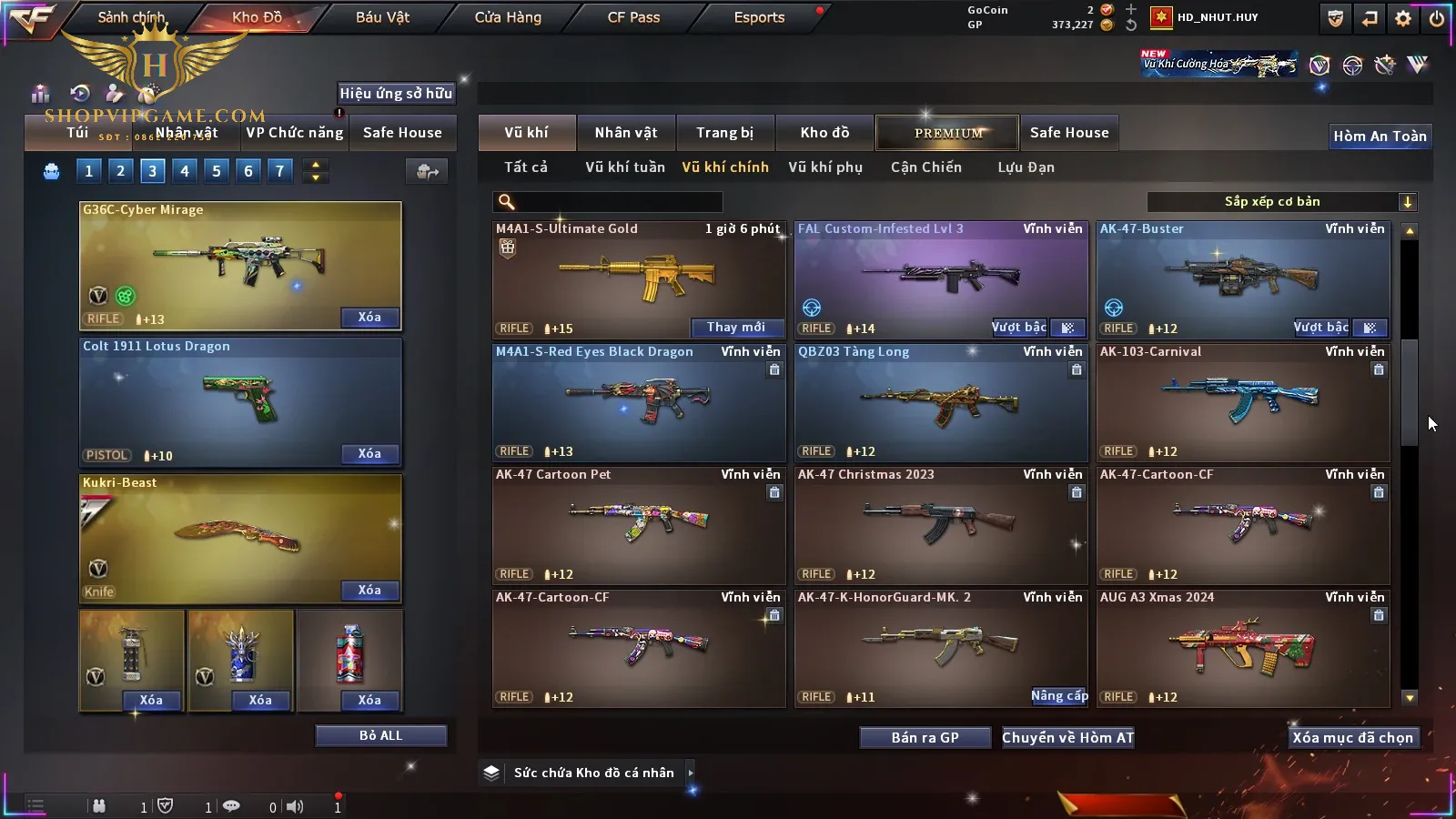Viewport: 1456px width, 819px height.
Task: Open the settings gear icon
Action: pos(1403,18)
